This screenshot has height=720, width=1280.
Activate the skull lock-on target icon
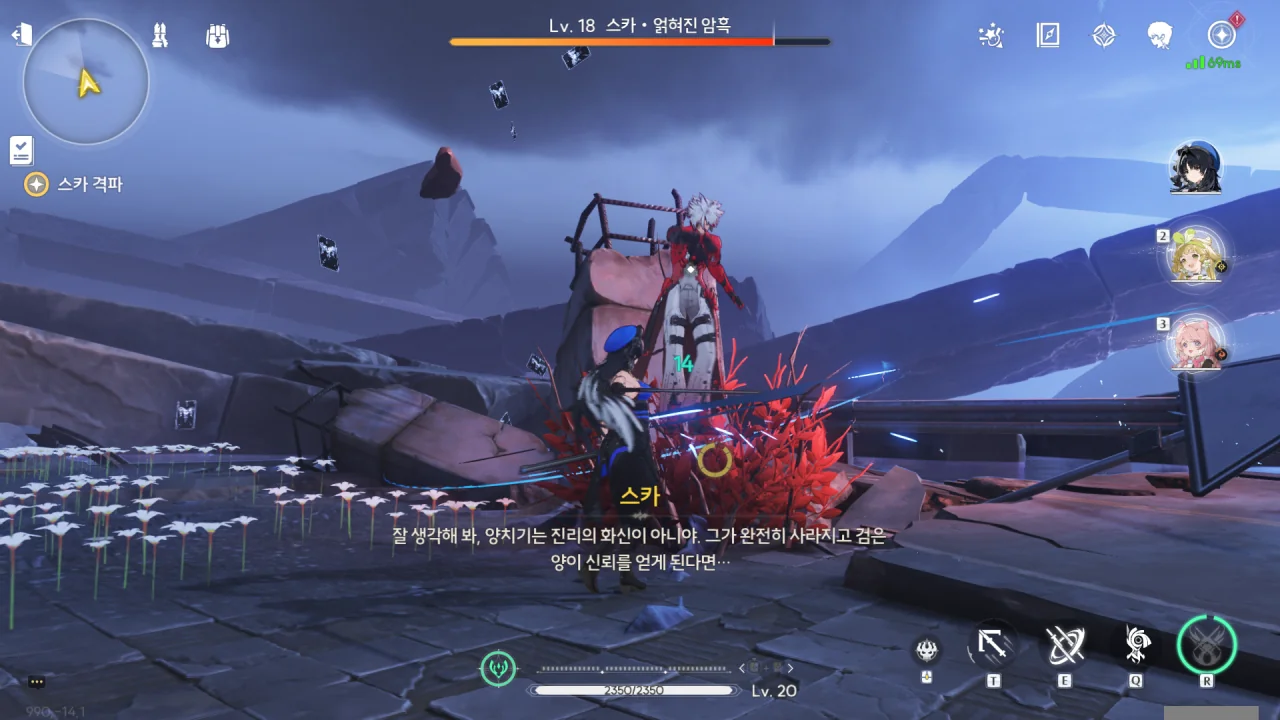coord(927,650)
